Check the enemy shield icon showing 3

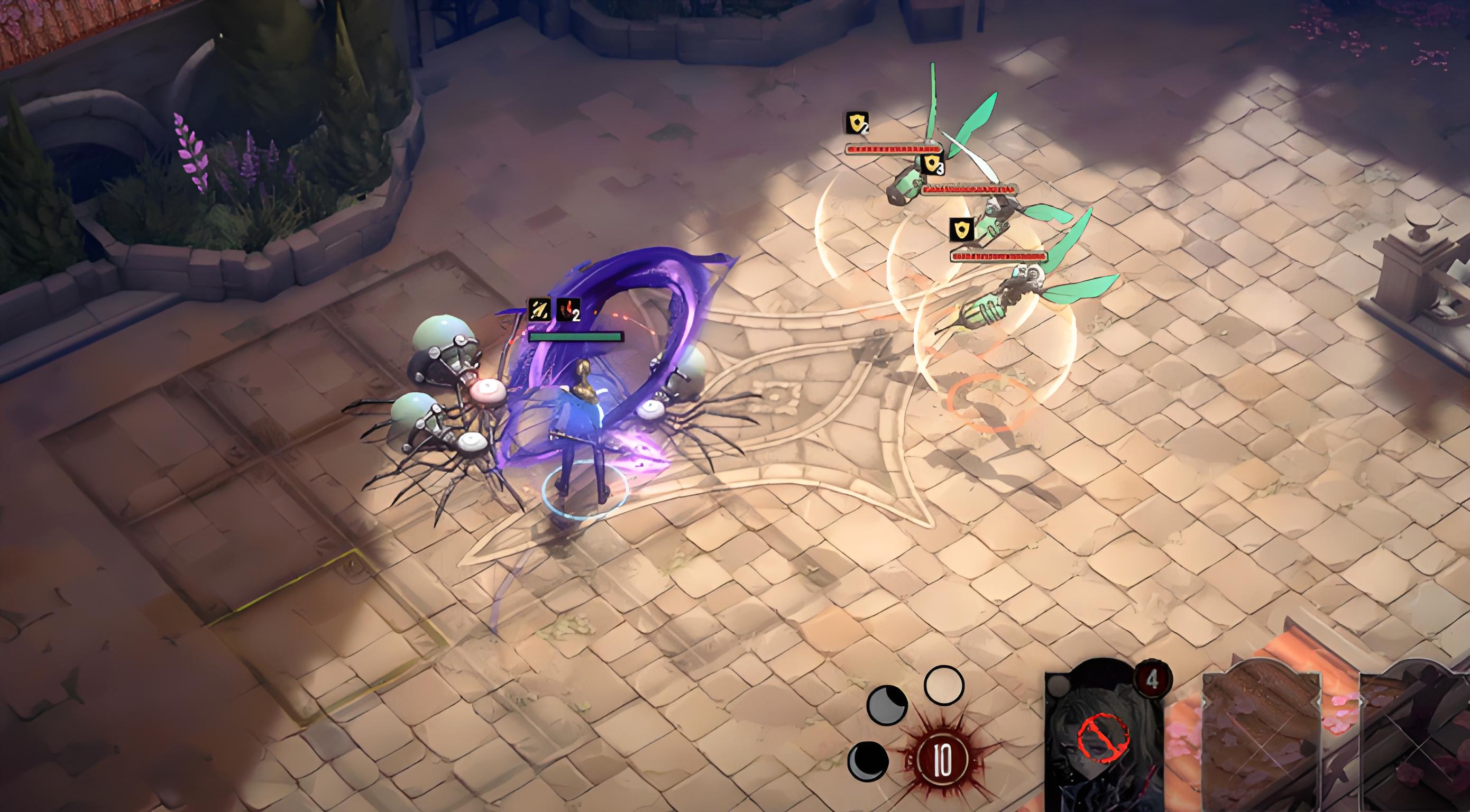(x=932, y=164)
